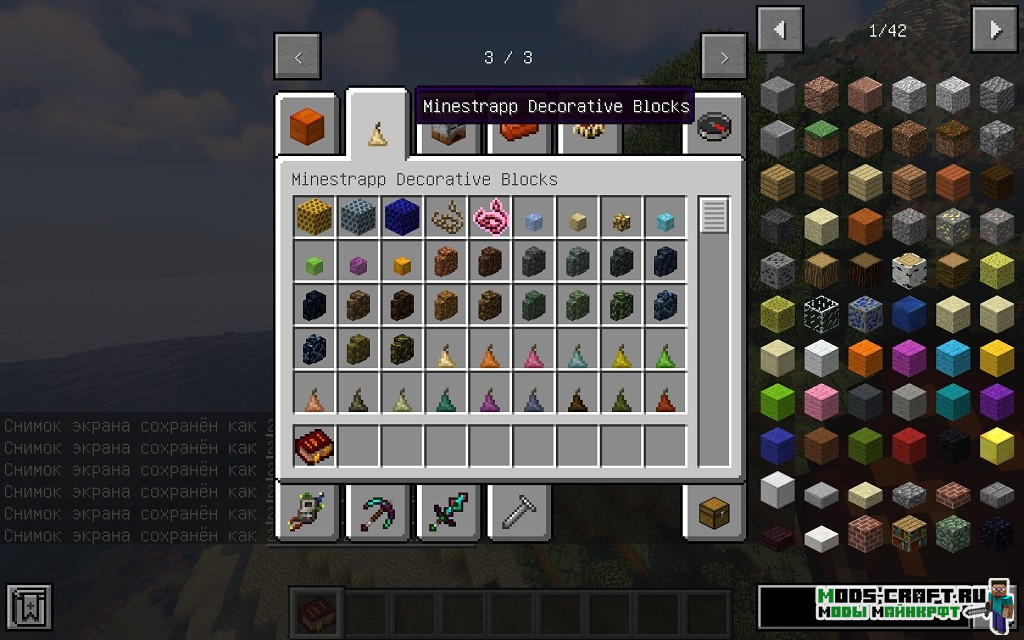Grab the dark blue cube block
This screenshot has height=640, width=1024.
[402, 216]
